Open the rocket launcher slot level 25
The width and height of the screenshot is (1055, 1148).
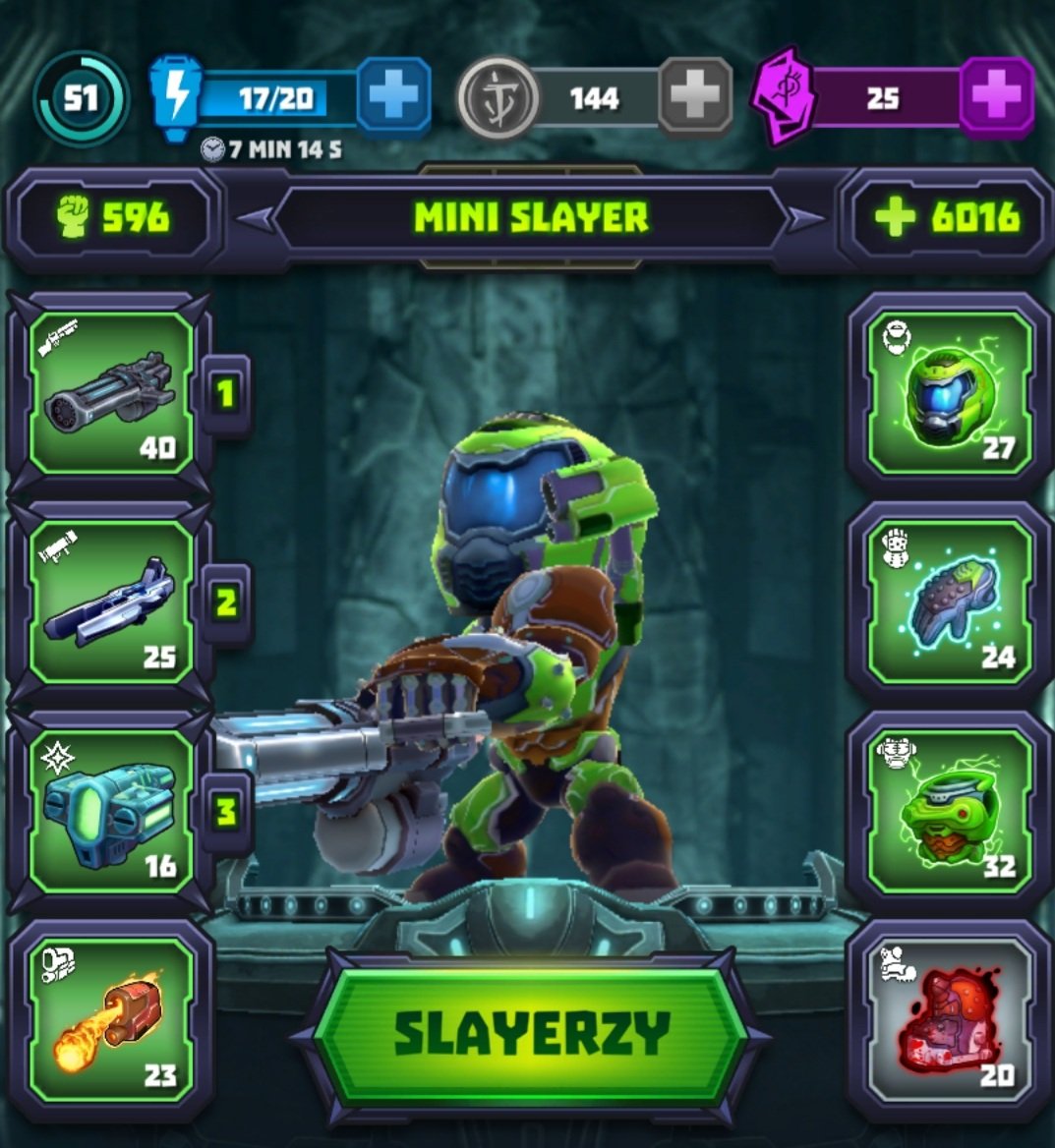pos(110,603)
